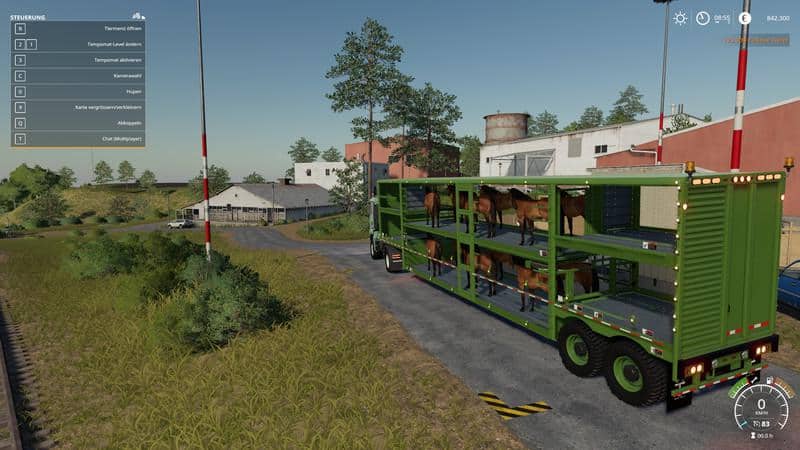The width and height of the screenshot is (800, 450).
Task: Click the vehicle icon on the Steuerung header
Action: (x=138, y=16)
